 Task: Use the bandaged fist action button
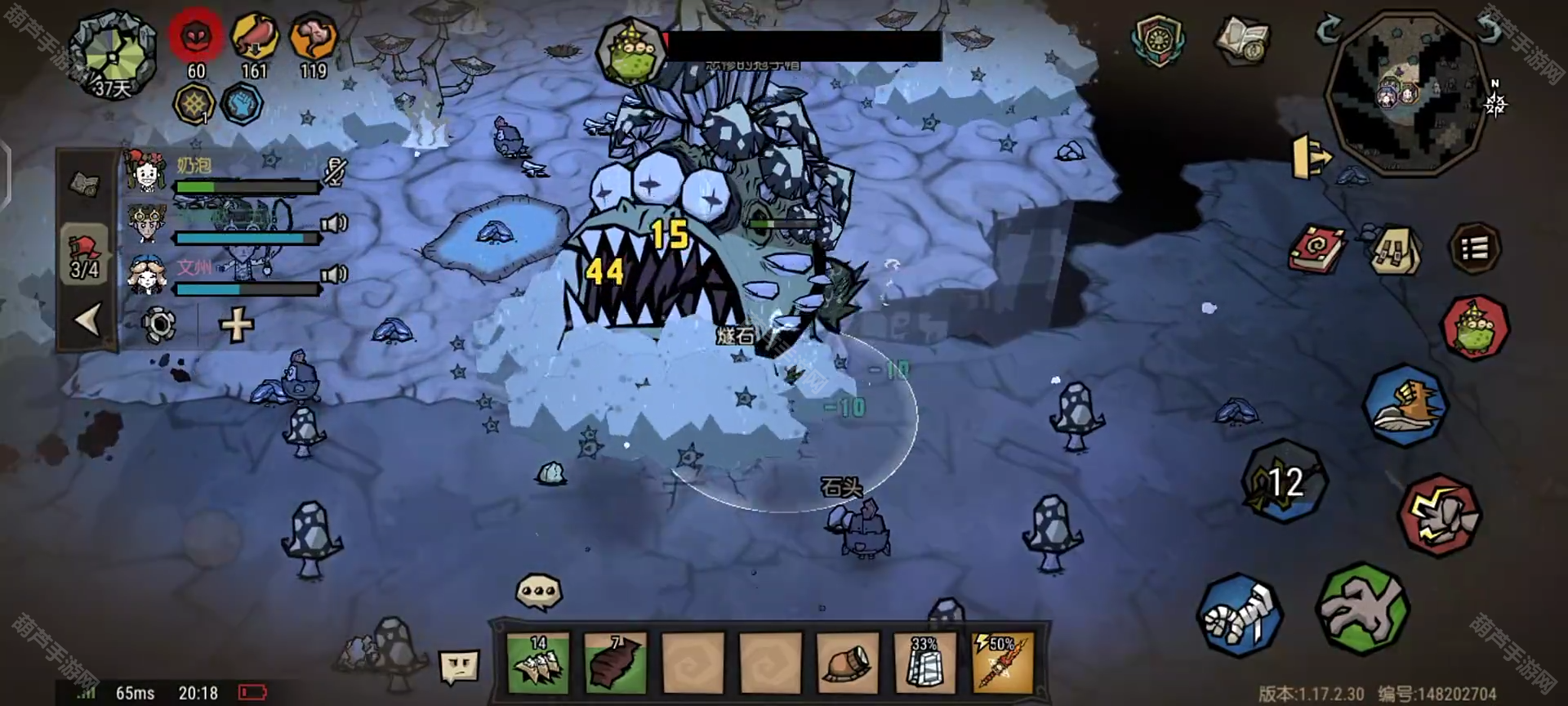pyautogui.click(x=1239, y=615)
